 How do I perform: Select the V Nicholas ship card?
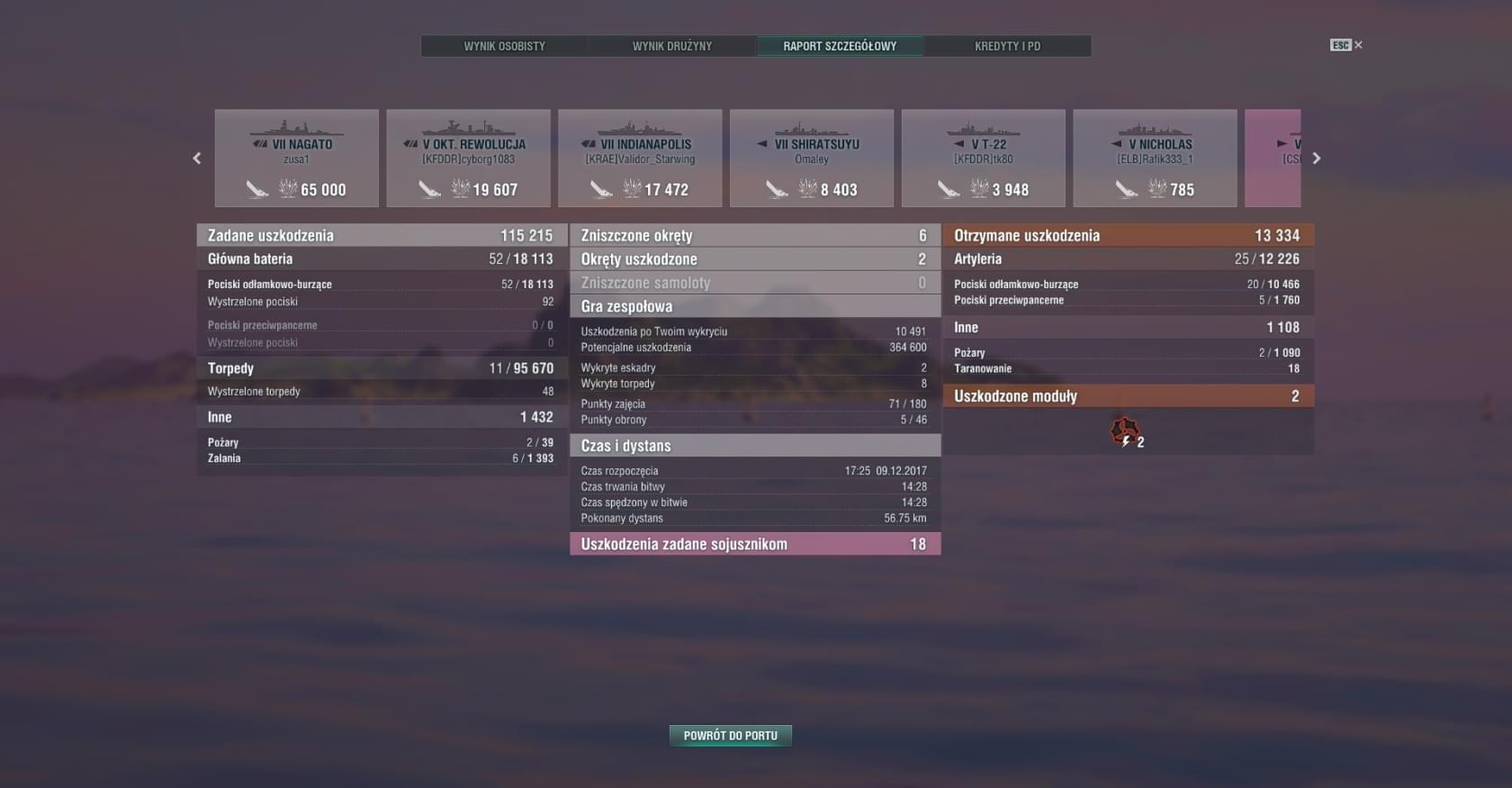(x=1156, y=159)
